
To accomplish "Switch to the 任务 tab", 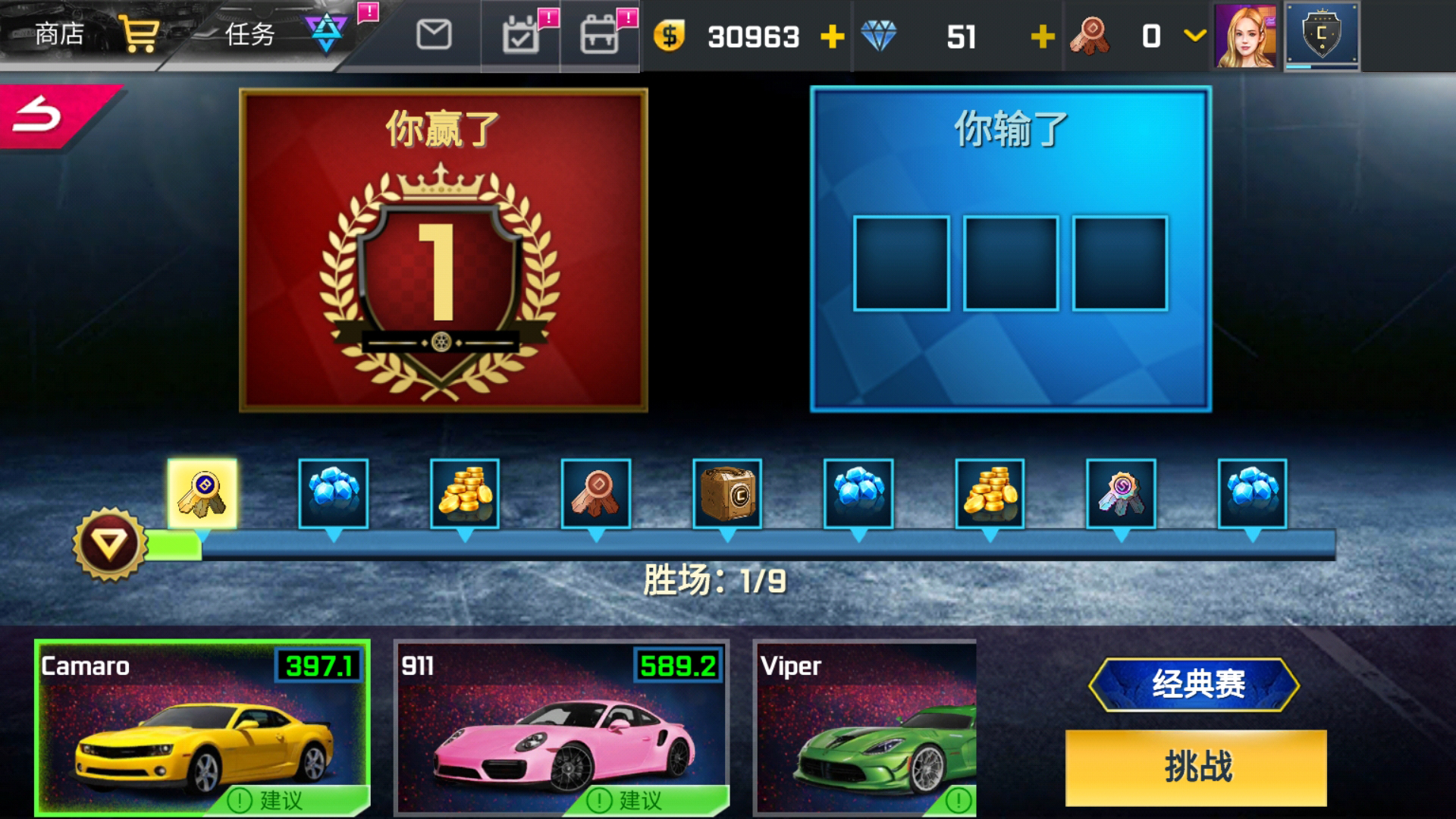I will tap(250, 33).
